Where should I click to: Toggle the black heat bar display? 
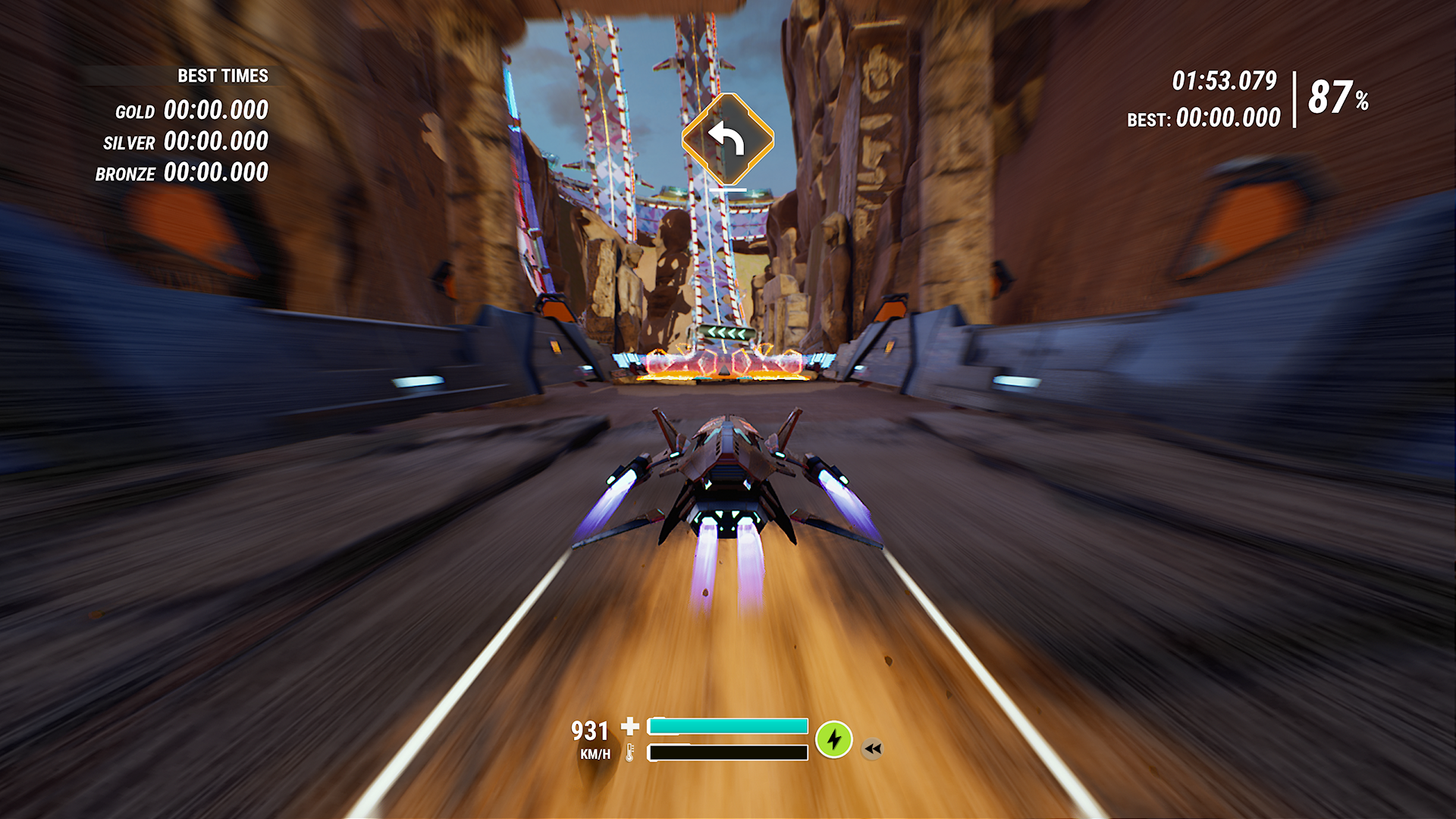click(726, 752)
